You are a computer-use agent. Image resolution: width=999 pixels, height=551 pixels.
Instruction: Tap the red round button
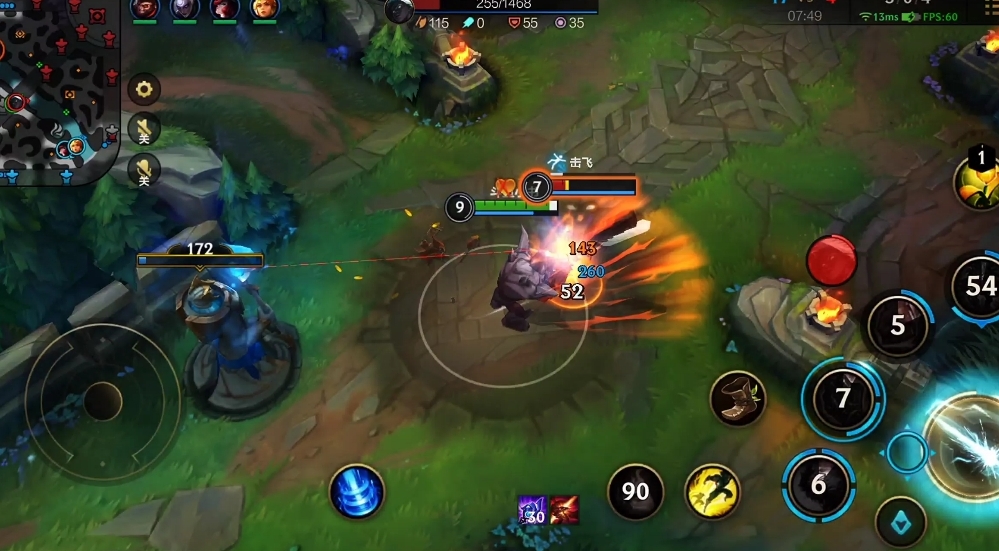click(832, 260)
